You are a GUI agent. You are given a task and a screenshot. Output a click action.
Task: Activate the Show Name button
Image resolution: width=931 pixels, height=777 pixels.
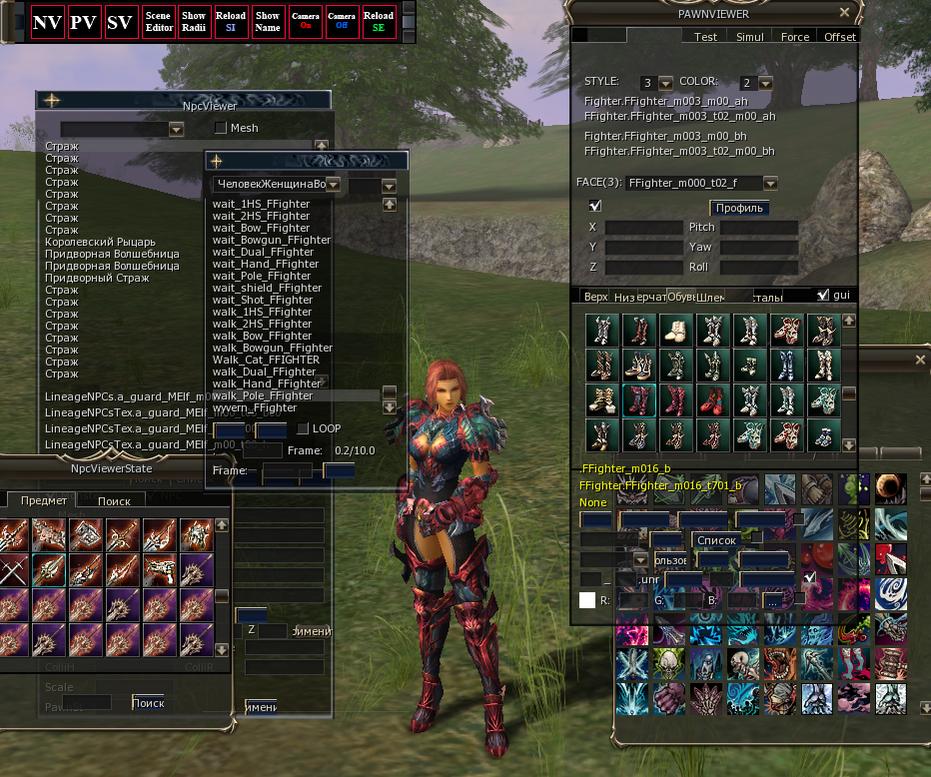click(x=268, y=22)
